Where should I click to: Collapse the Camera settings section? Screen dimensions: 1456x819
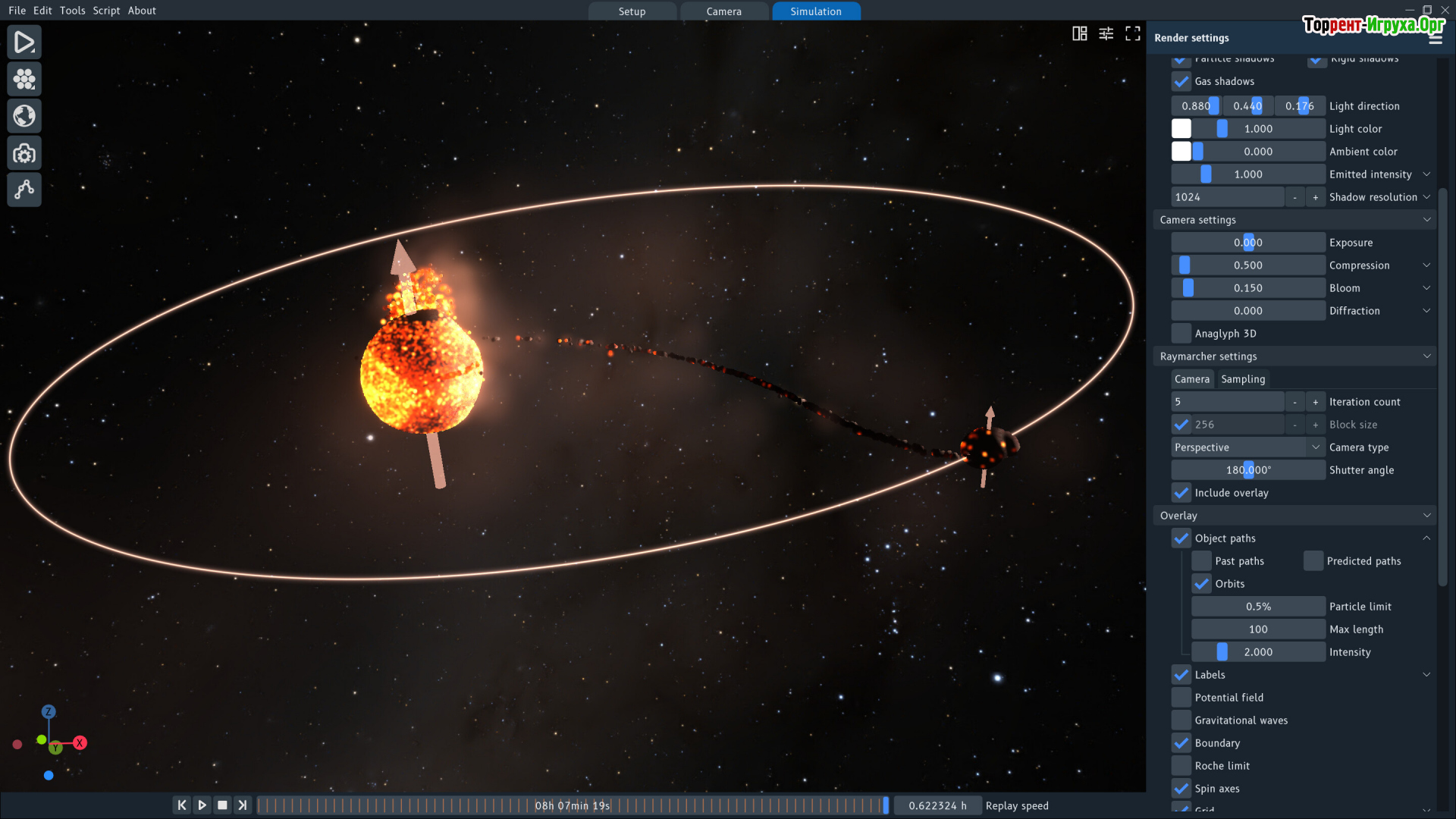click(x=1426, y=220)
